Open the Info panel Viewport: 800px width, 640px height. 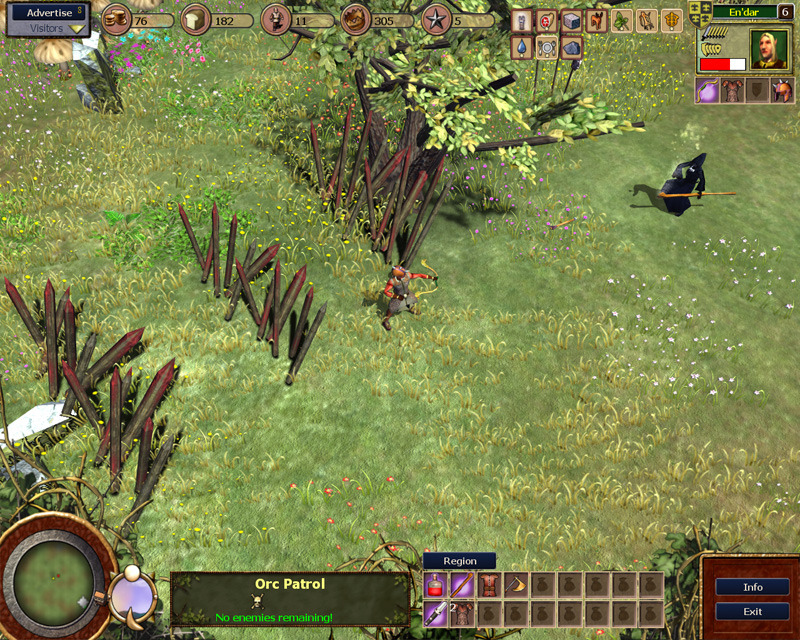coord(753,587)
